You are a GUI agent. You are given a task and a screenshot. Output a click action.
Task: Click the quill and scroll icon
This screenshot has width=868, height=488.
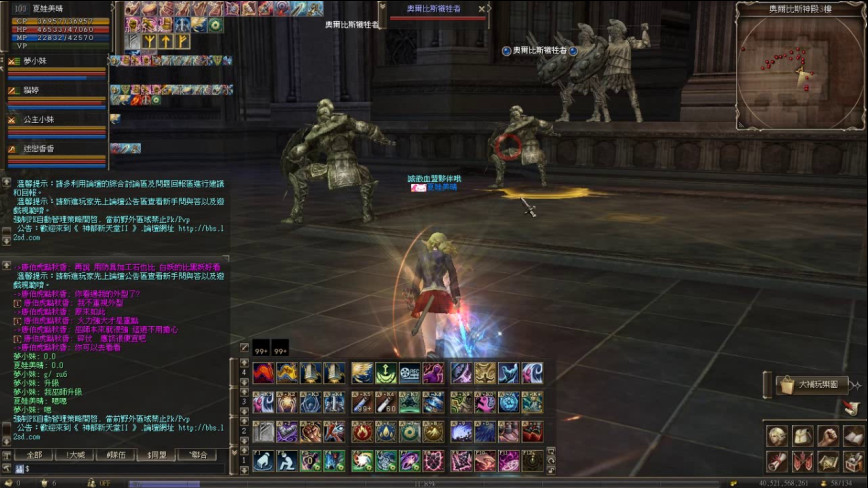(851, 407)
